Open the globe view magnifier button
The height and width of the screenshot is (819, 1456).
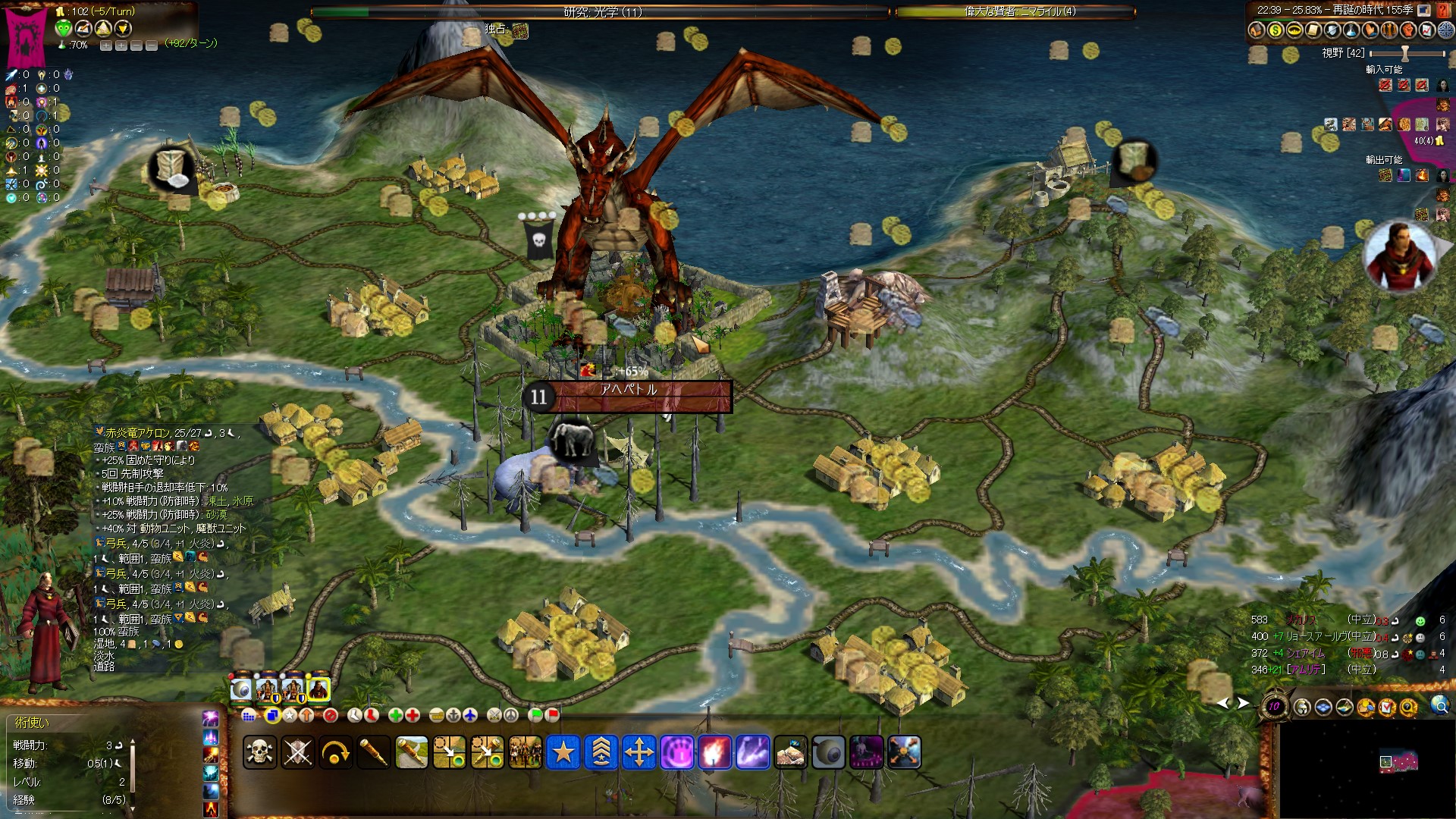[x=1439, y=707]
